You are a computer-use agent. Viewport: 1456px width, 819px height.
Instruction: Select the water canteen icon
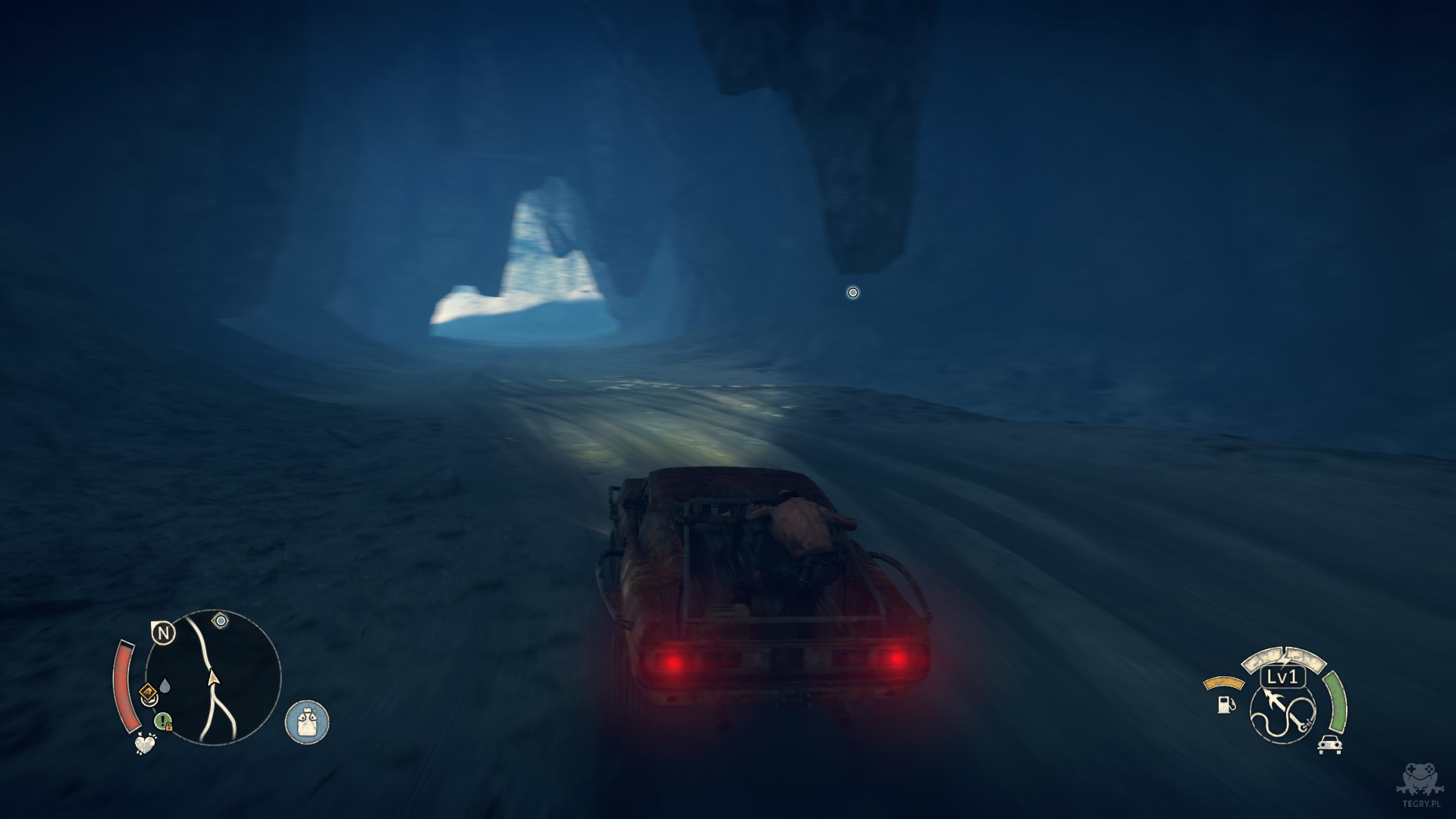pos(307,721)
